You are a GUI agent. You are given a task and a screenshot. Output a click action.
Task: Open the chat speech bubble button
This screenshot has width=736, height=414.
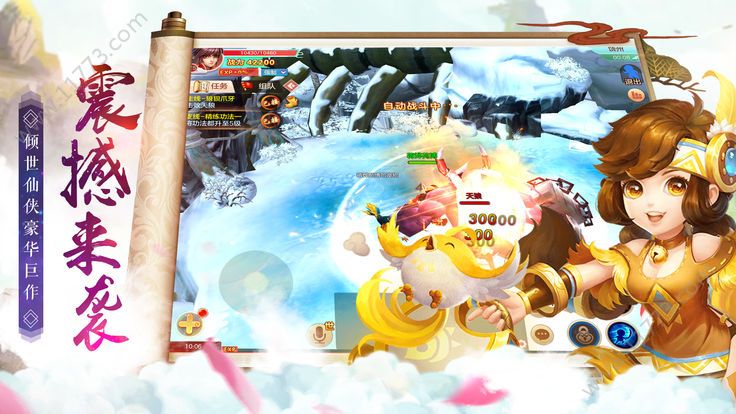click(543, 334)
